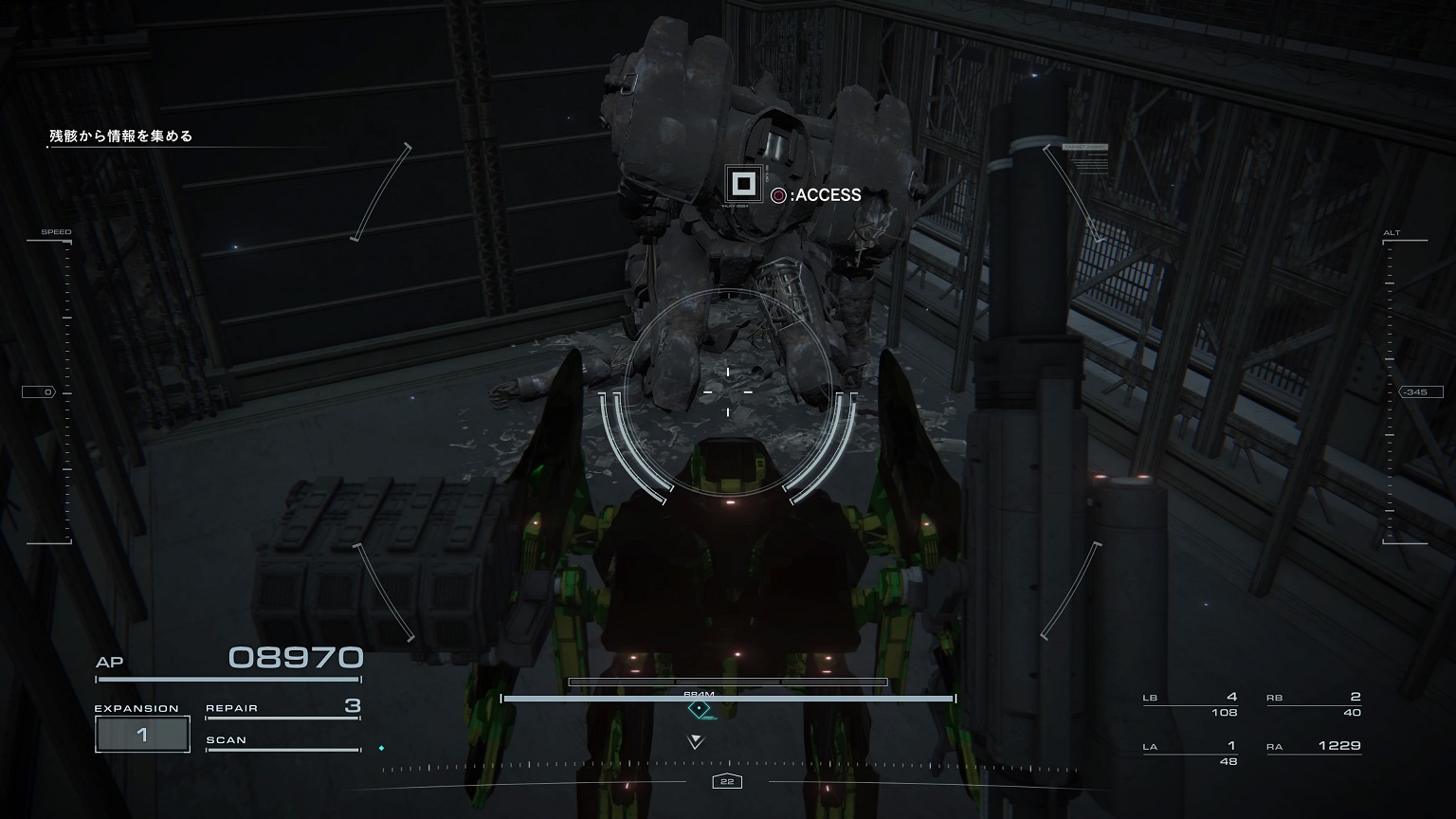
Task: Select the REPAIR kit indicator
Action: point(282,708)
